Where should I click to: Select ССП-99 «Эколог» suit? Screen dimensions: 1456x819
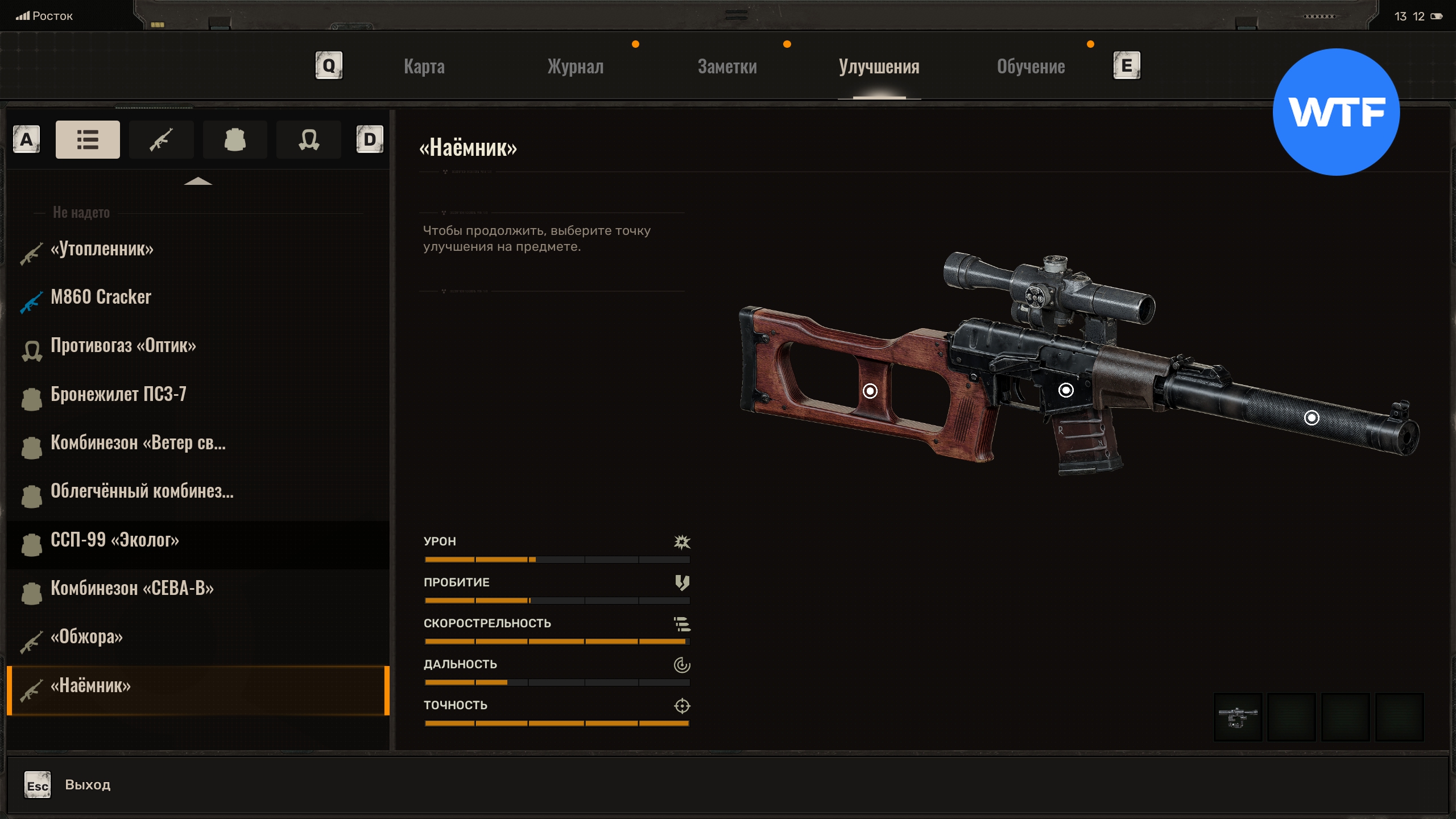115,540
